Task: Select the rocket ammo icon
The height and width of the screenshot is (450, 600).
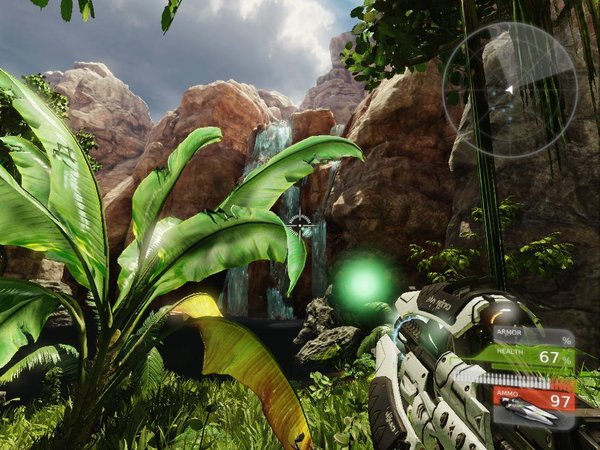Action: tap(529, 411)
